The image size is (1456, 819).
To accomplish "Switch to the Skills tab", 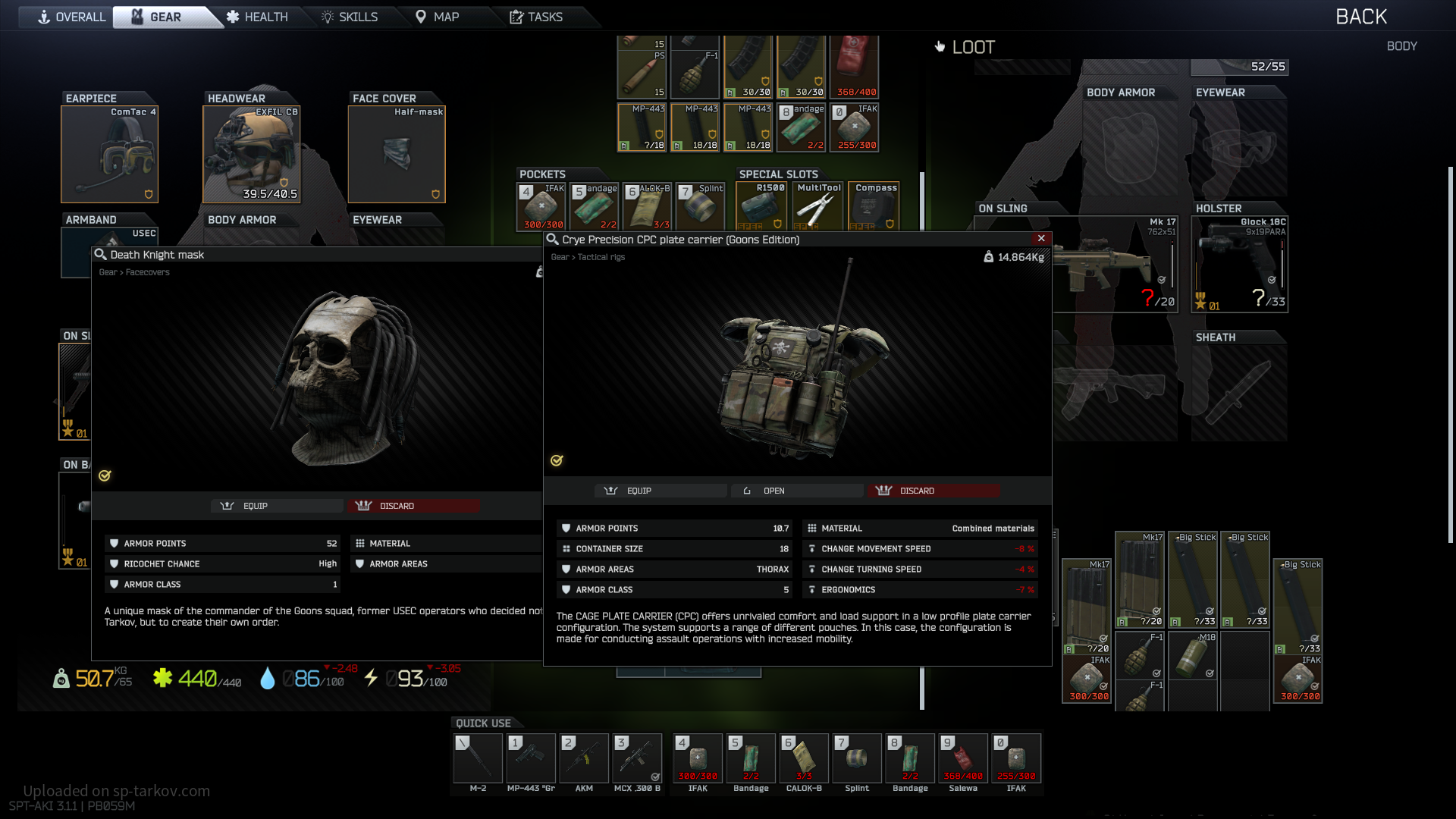I will (350, 17).
